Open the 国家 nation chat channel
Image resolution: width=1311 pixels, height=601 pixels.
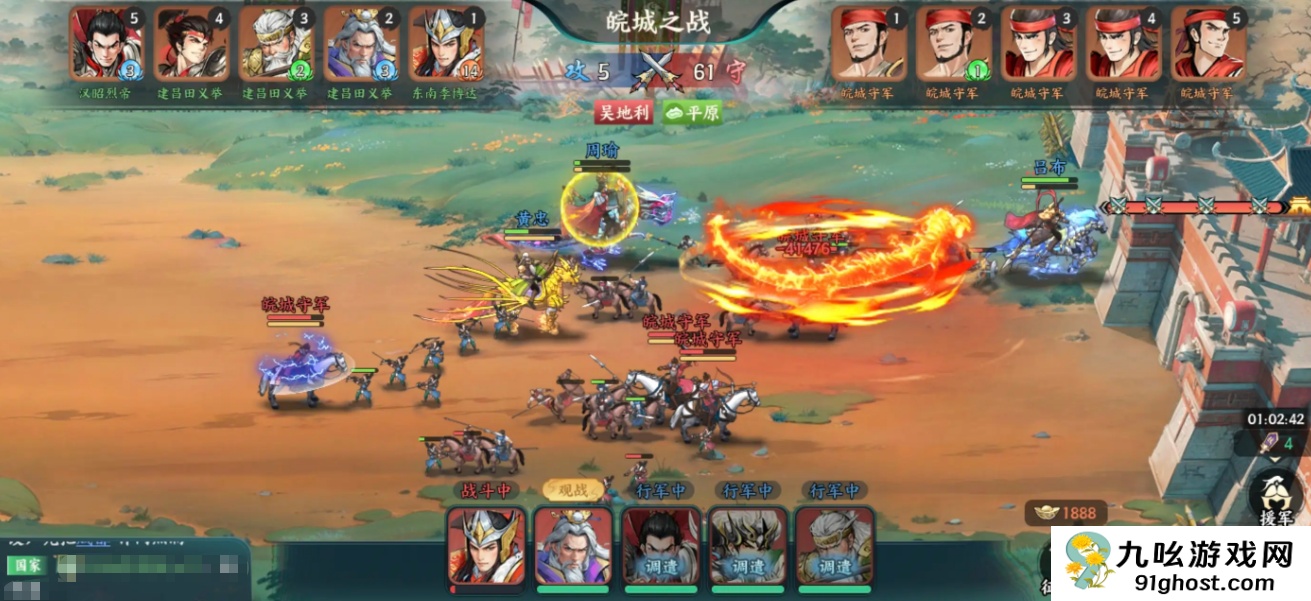(27, 565)
